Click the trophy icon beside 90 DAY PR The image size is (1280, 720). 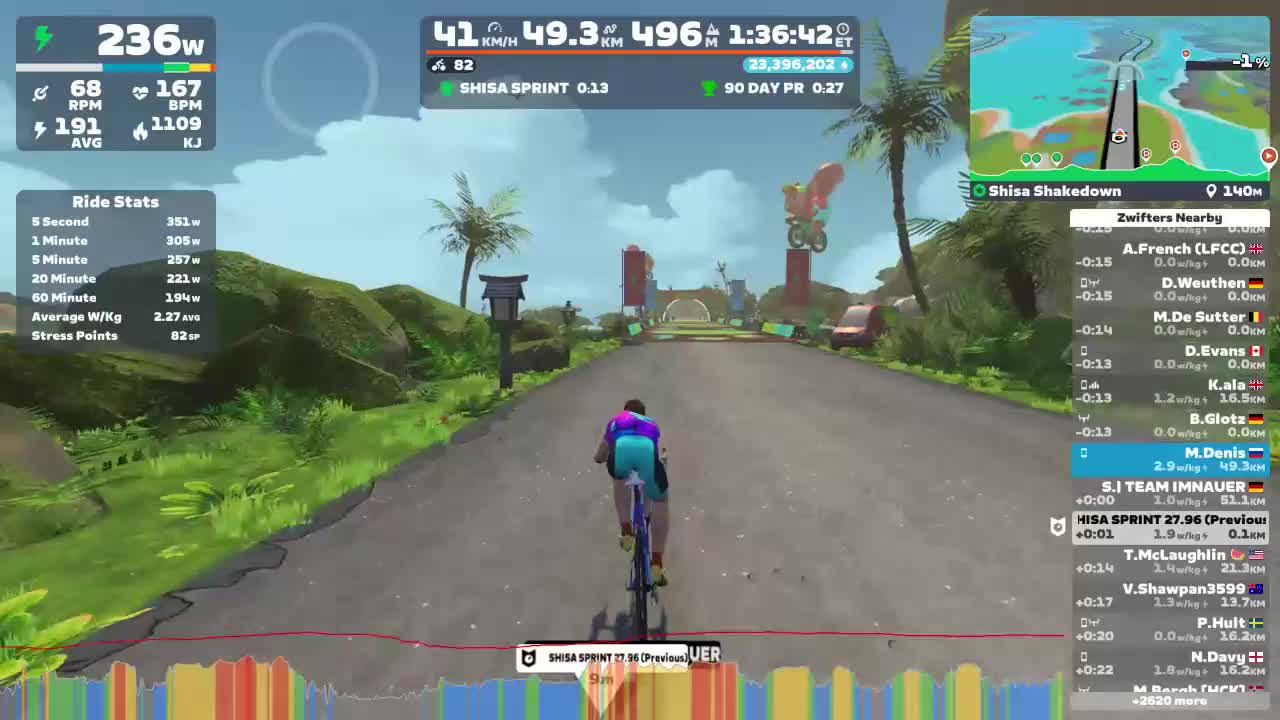pyautogui.click(x=710, y=88)
